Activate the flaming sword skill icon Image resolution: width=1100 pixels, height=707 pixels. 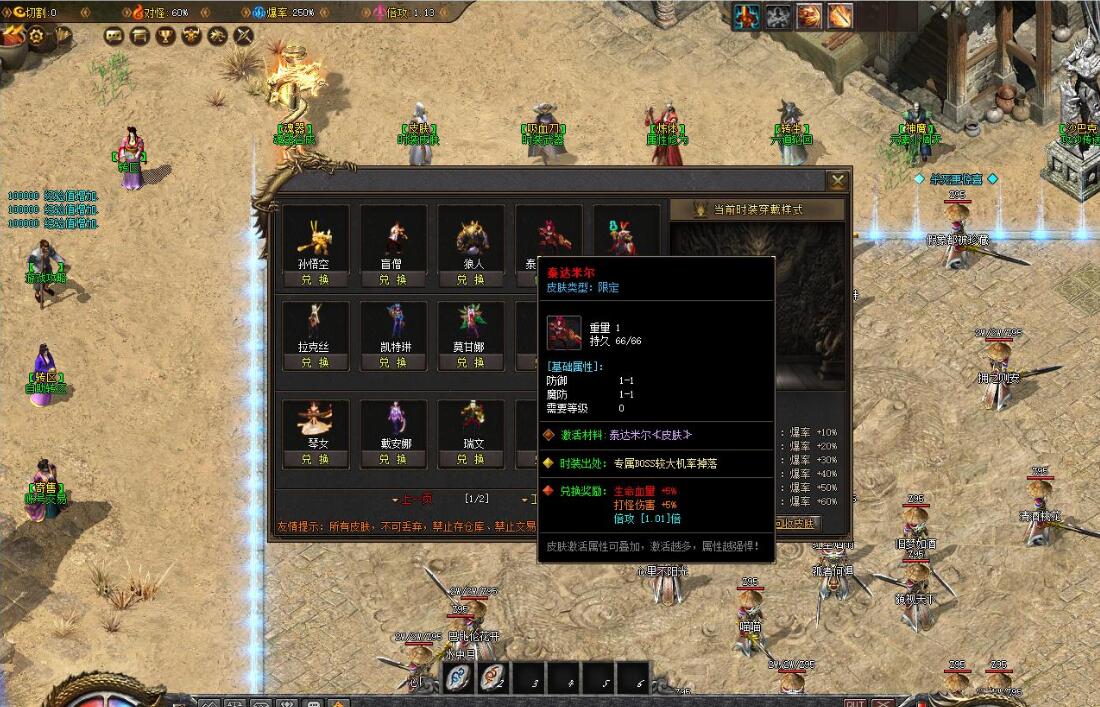tap(839, 16)
